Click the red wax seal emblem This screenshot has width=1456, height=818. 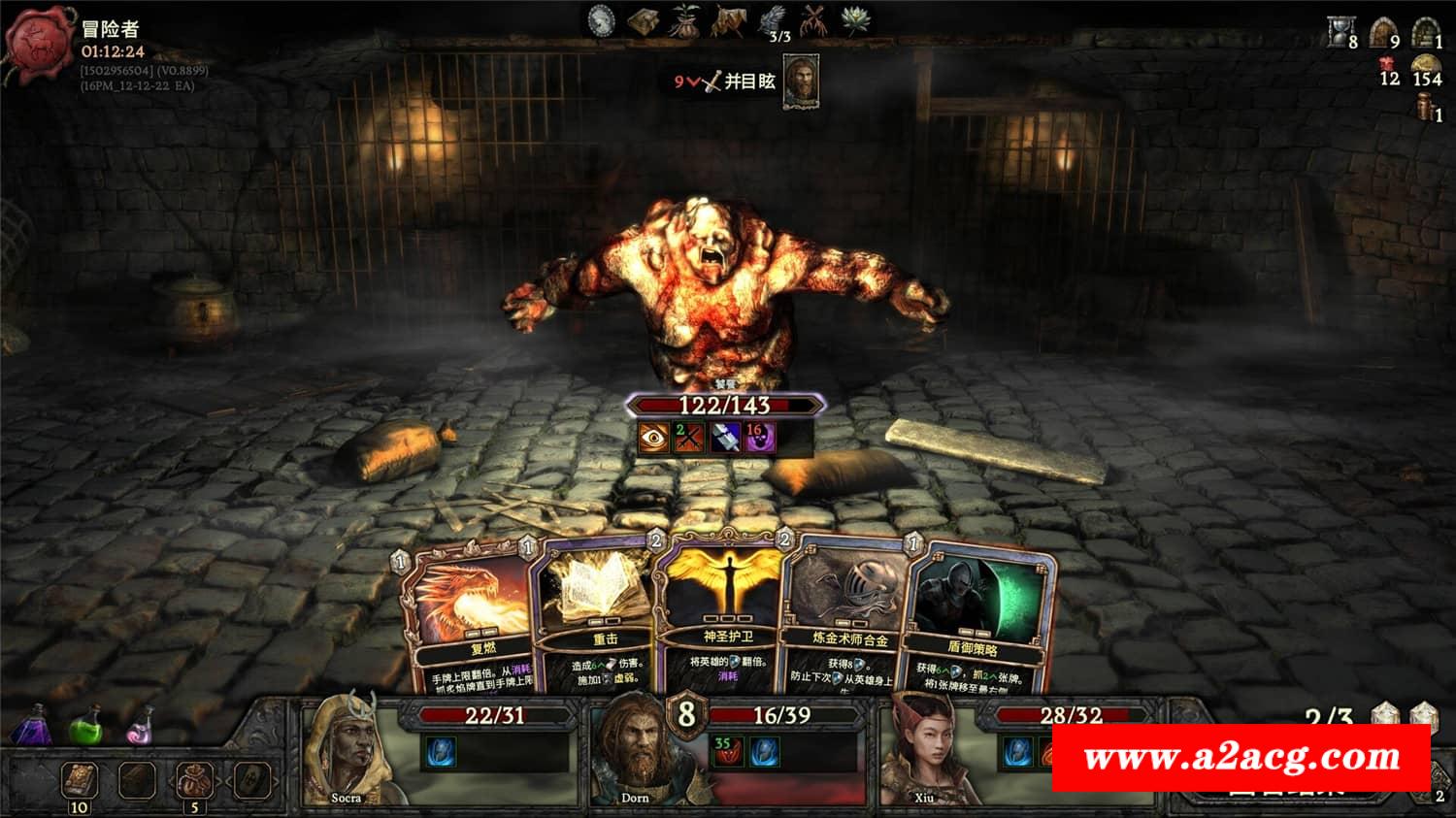click(41, 45)
